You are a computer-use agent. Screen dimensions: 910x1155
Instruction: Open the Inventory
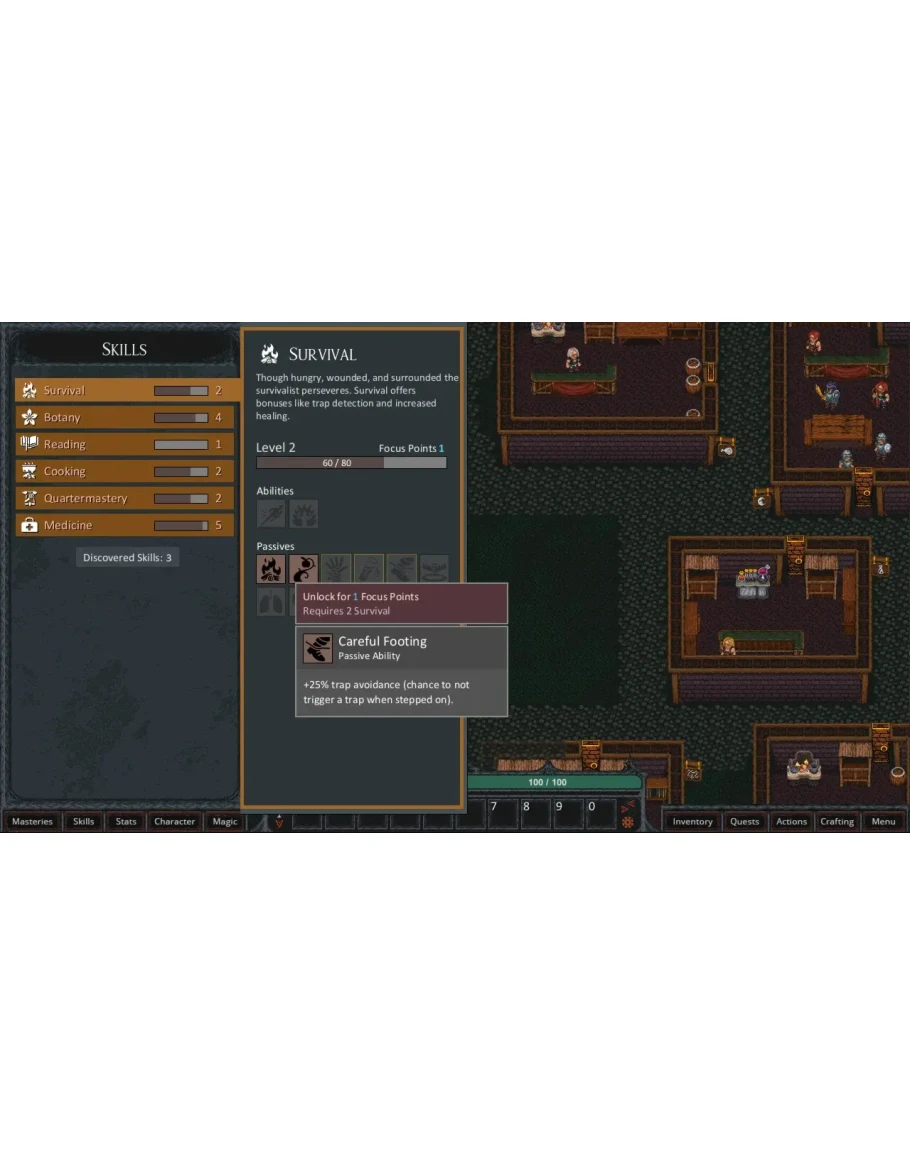(692, 822)
